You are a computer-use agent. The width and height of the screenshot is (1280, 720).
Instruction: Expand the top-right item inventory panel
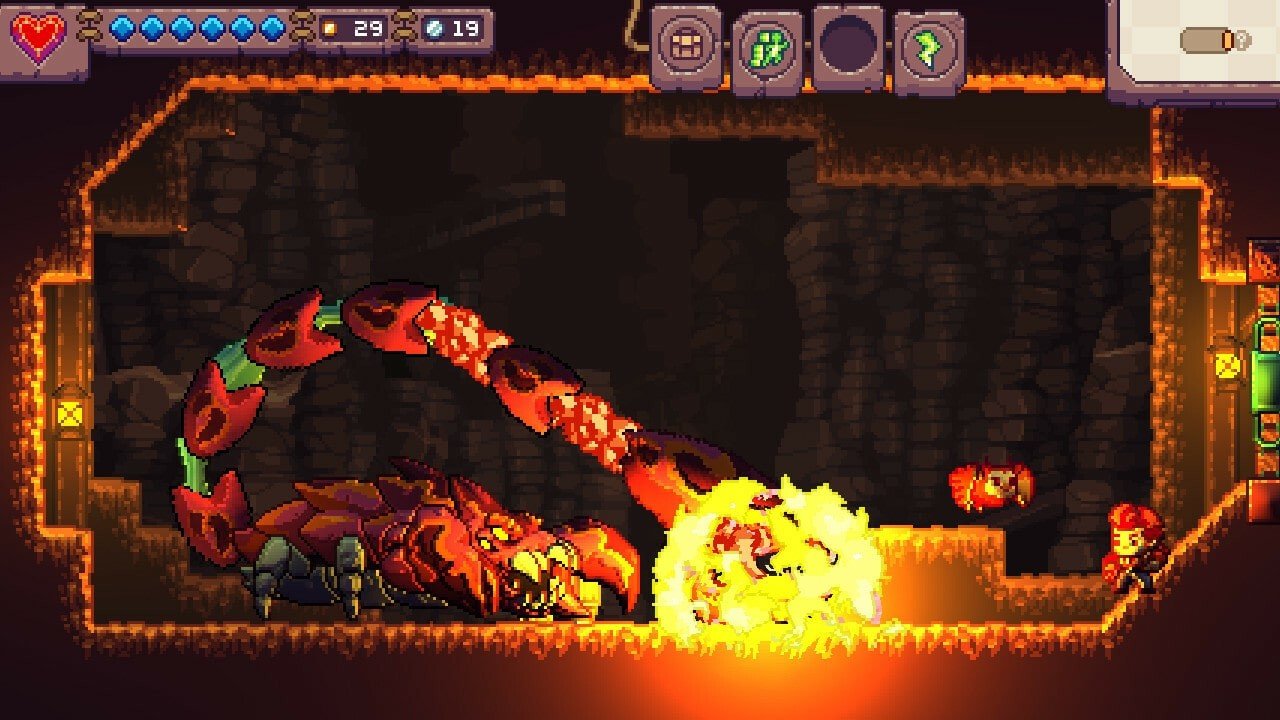[1200, 40]
